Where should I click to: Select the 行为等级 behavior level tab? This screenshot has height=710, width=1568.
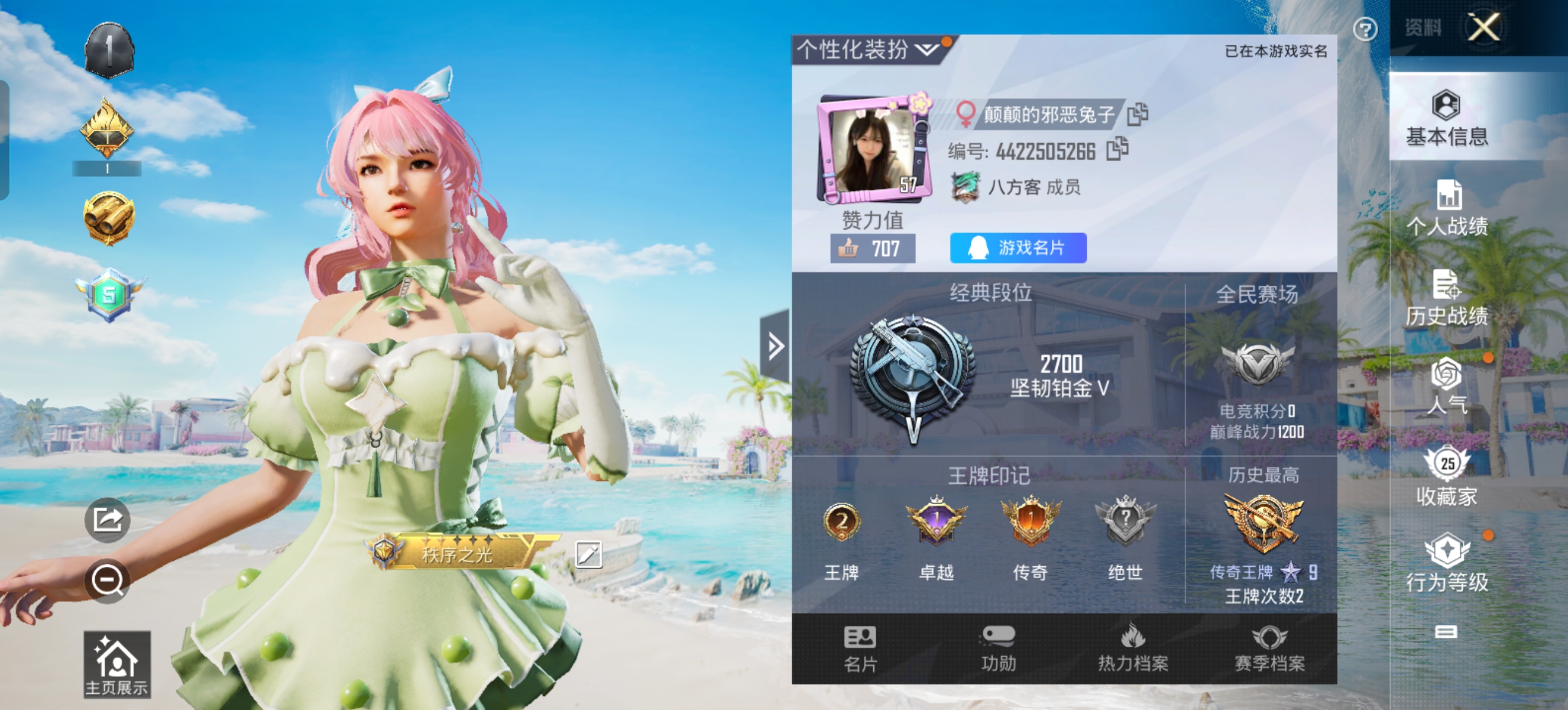tap(1446, 563)
